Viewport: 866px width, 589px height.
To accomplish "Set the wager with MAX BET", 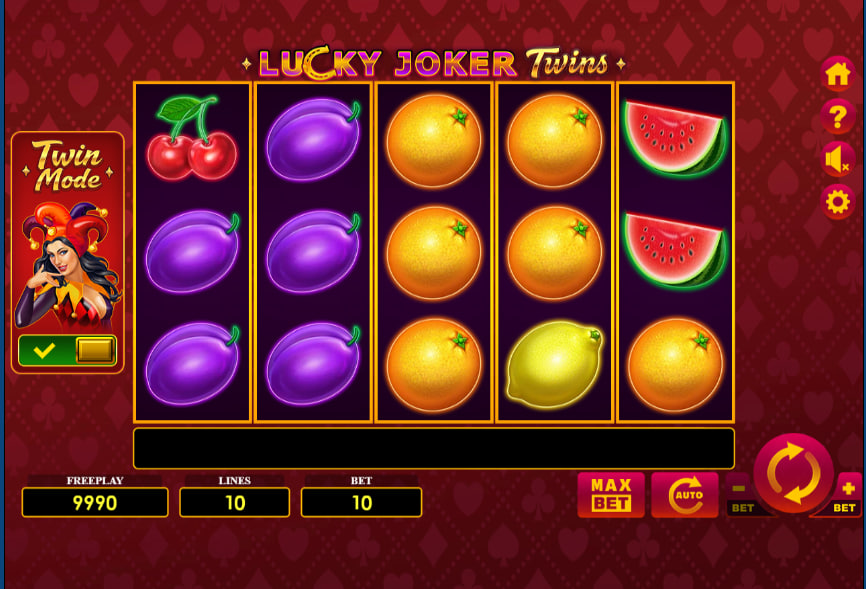I will pos(610,494).
